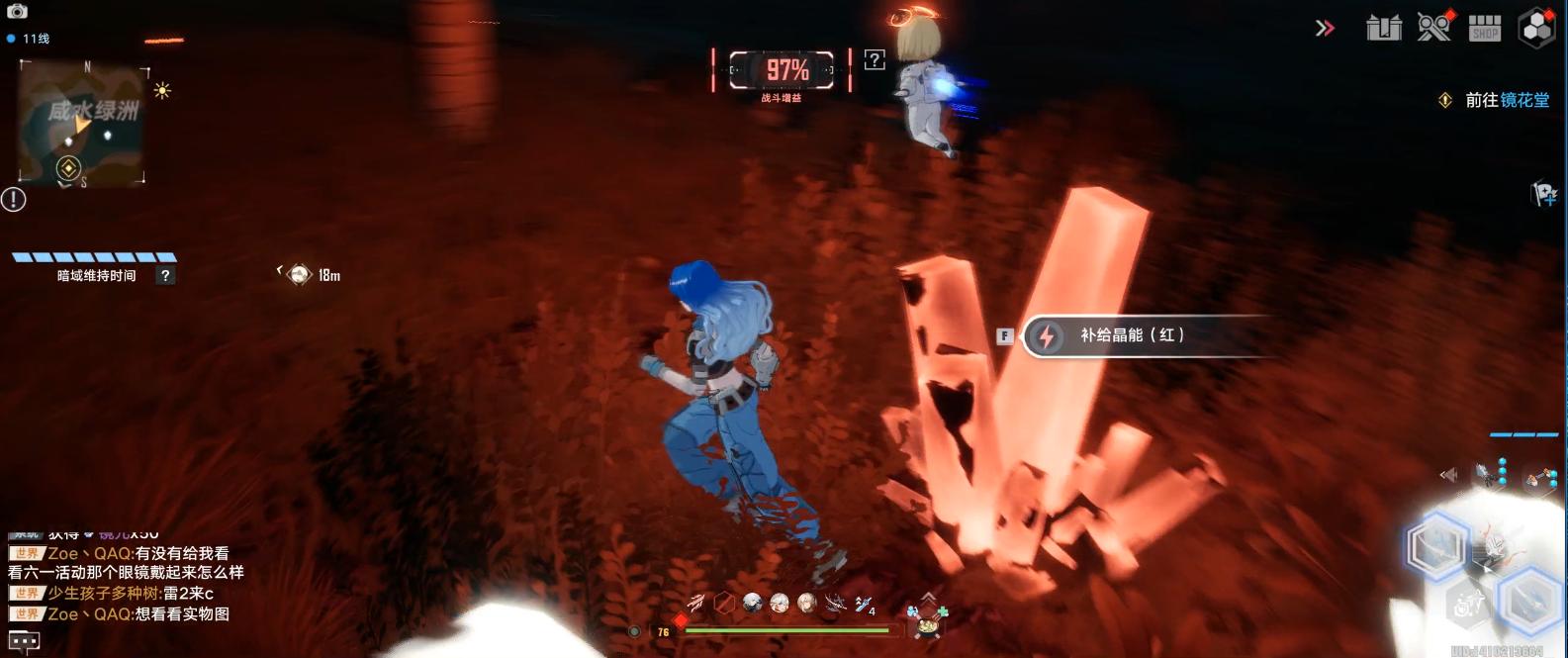
Task: Show help for 暗域维持时间
Action: 165,276
